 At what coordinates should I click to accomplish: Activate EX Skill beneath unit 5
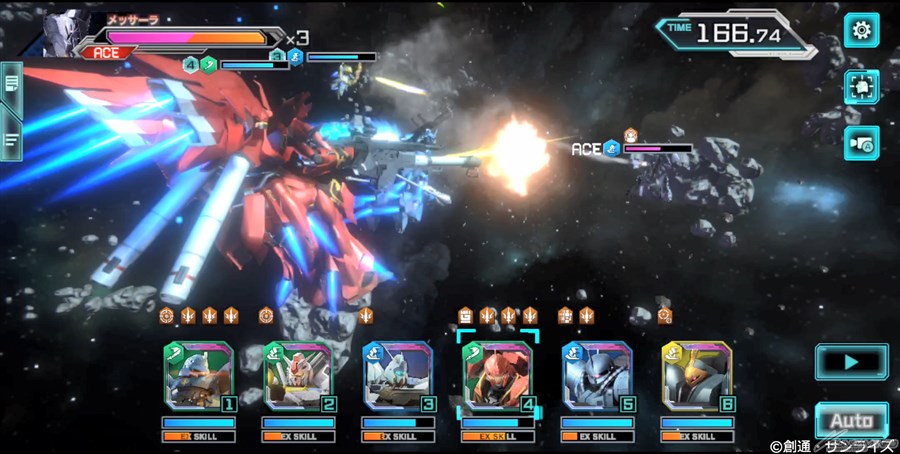click(x=598, y=436)
